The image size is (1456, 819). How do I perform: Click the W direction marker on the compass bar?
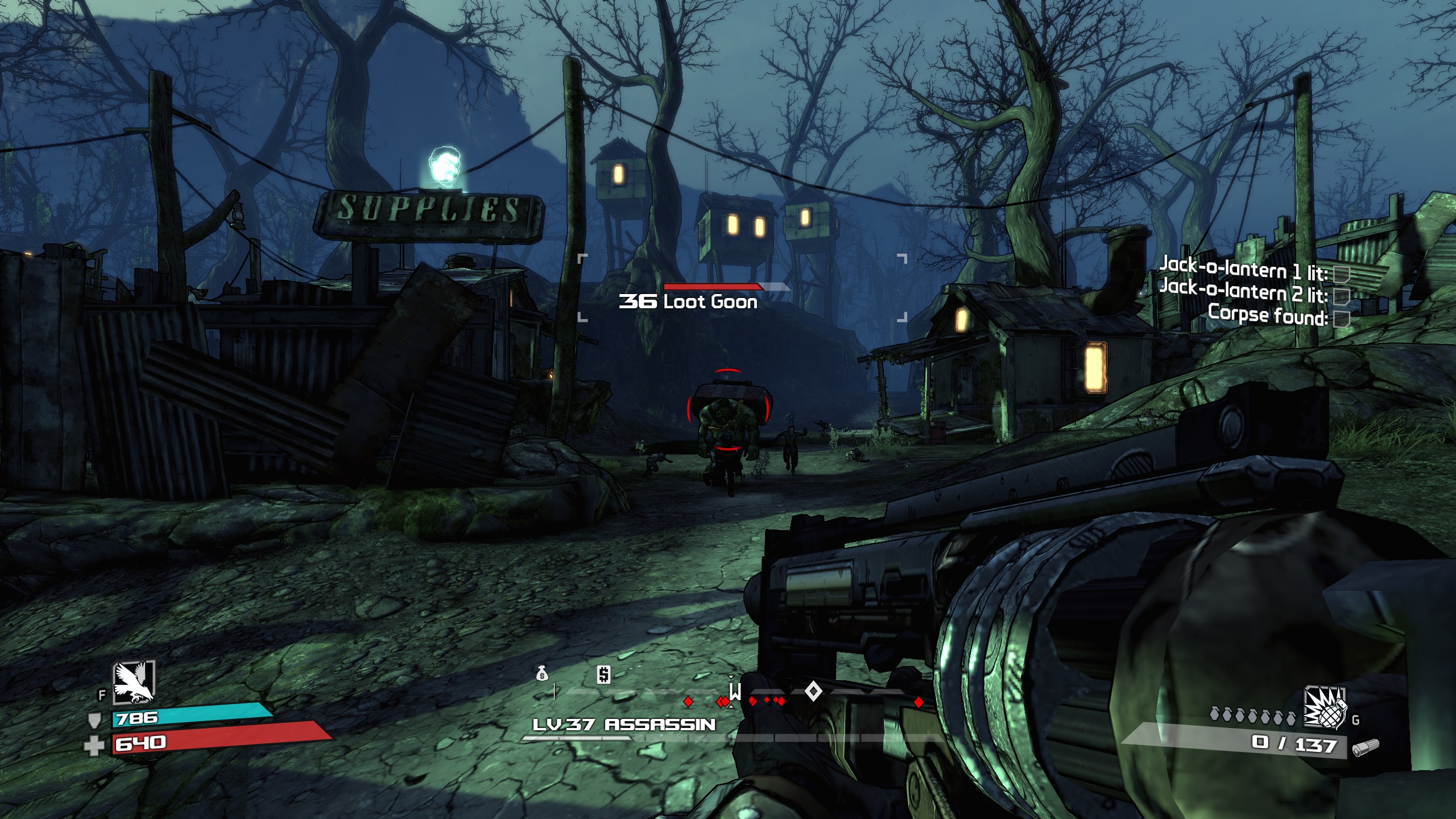click(x=737, y=692)
